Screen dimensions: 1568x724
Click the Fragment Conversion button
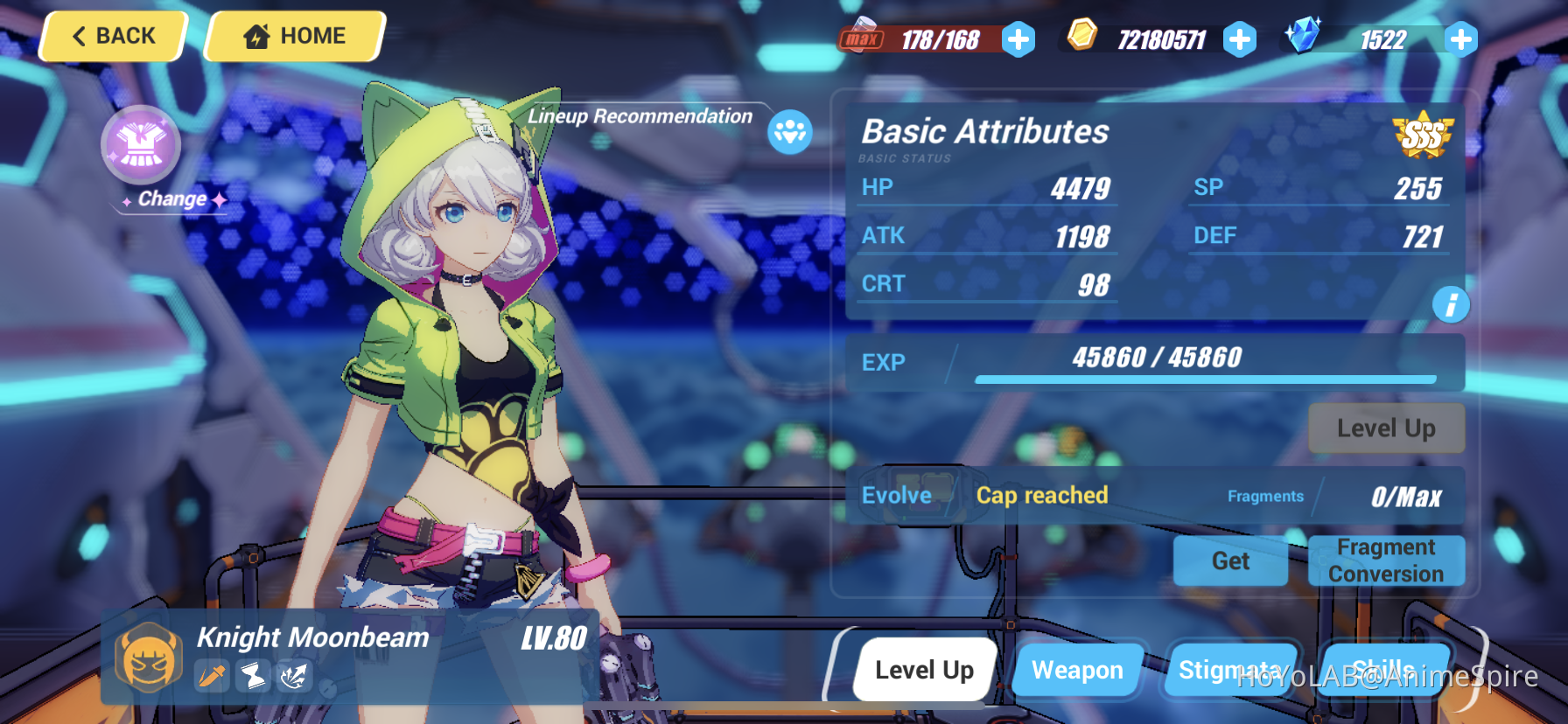click(x=1386, y=560)
